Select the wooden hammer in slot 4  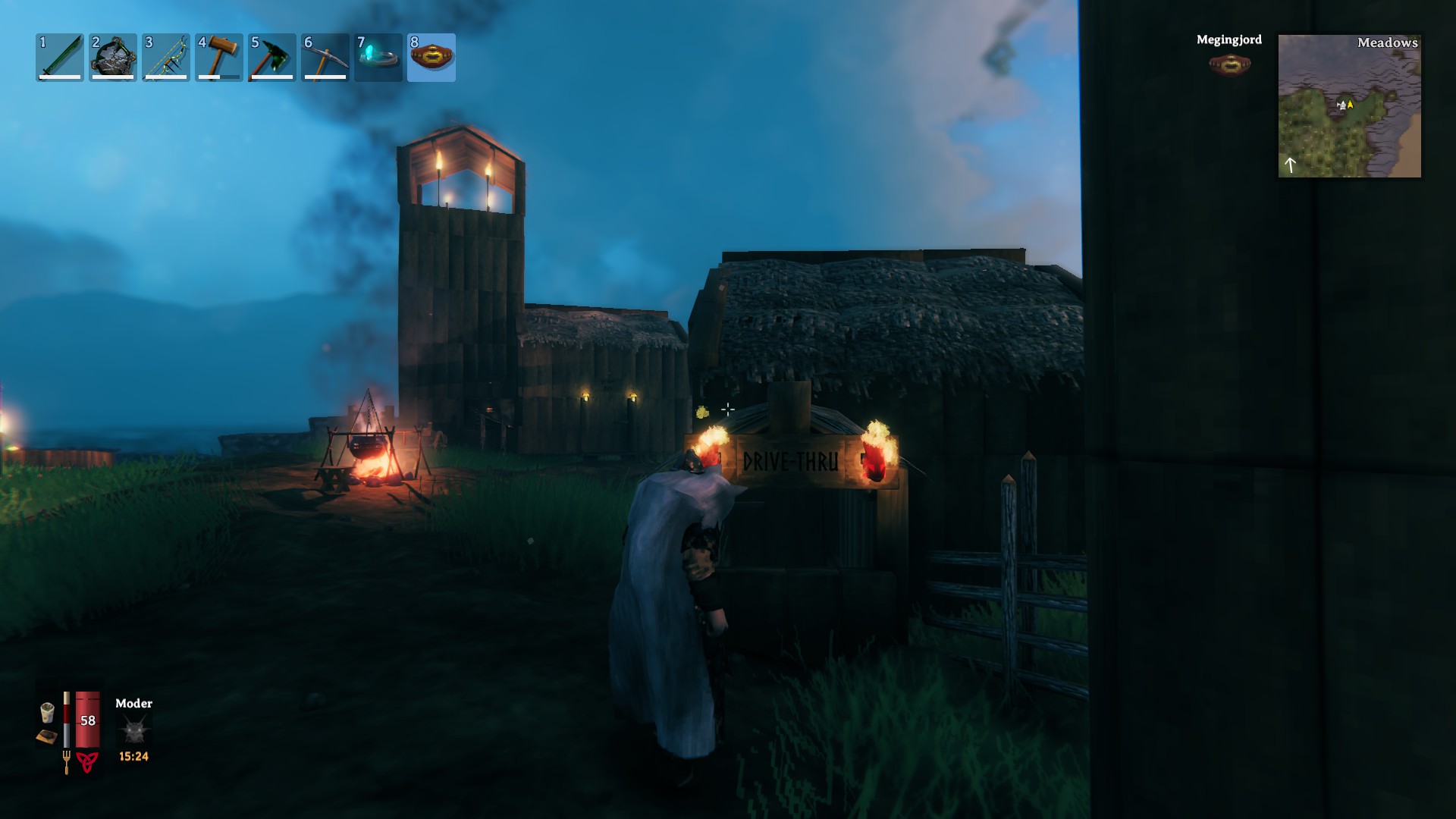click(219, 58)
